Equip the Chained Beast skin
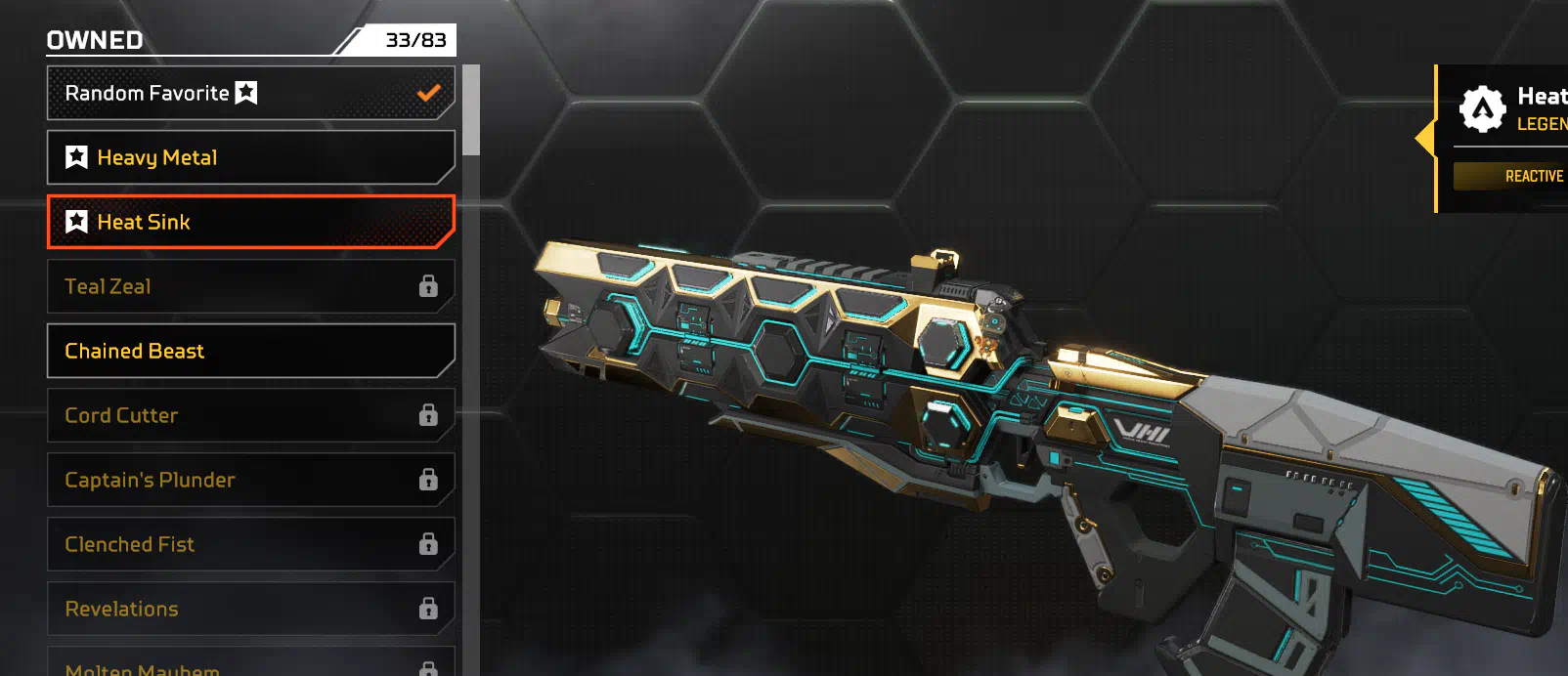 point(250,351)
